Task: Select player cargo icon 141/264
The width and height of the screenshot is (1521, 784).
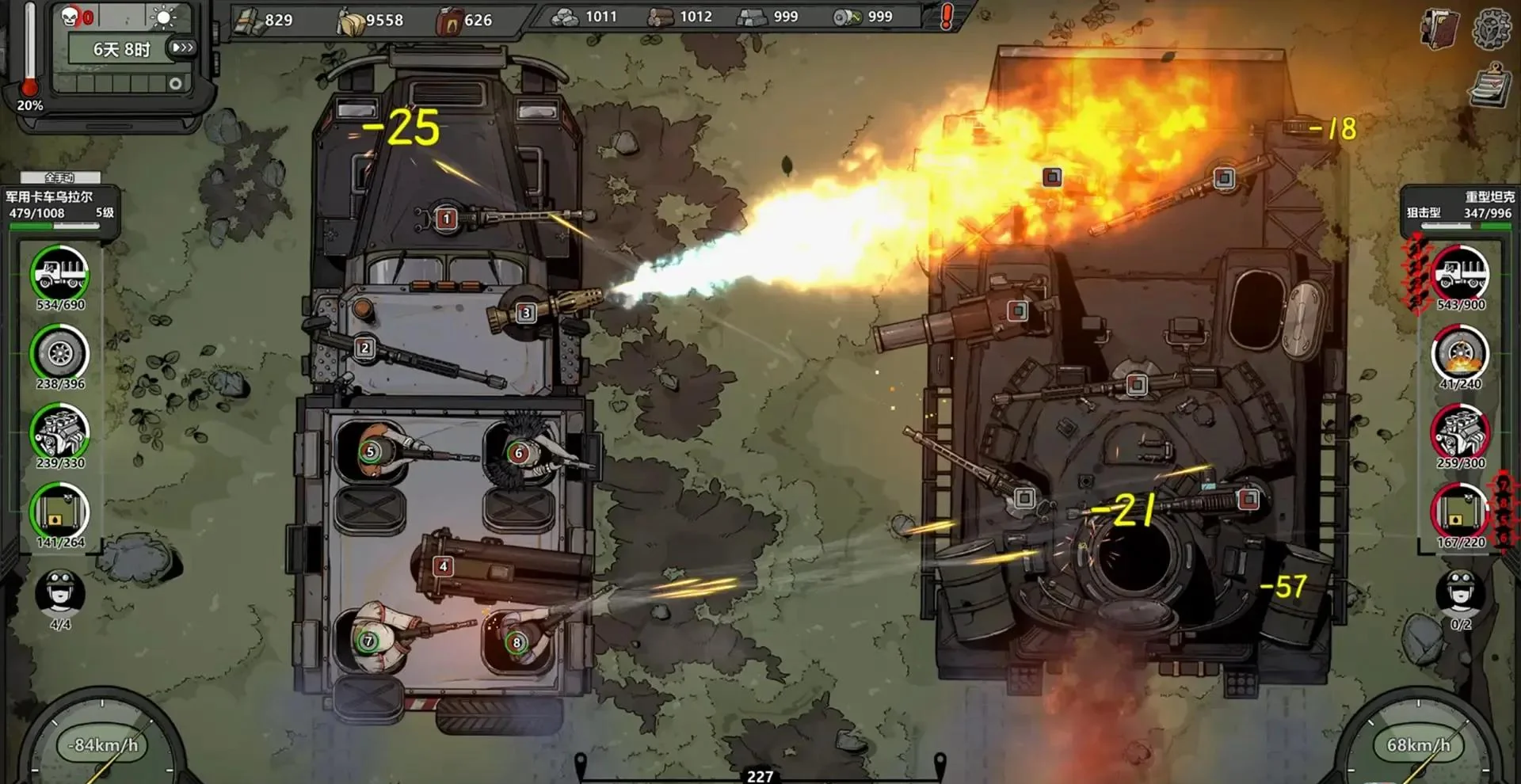Action: [x=60, y=512]
